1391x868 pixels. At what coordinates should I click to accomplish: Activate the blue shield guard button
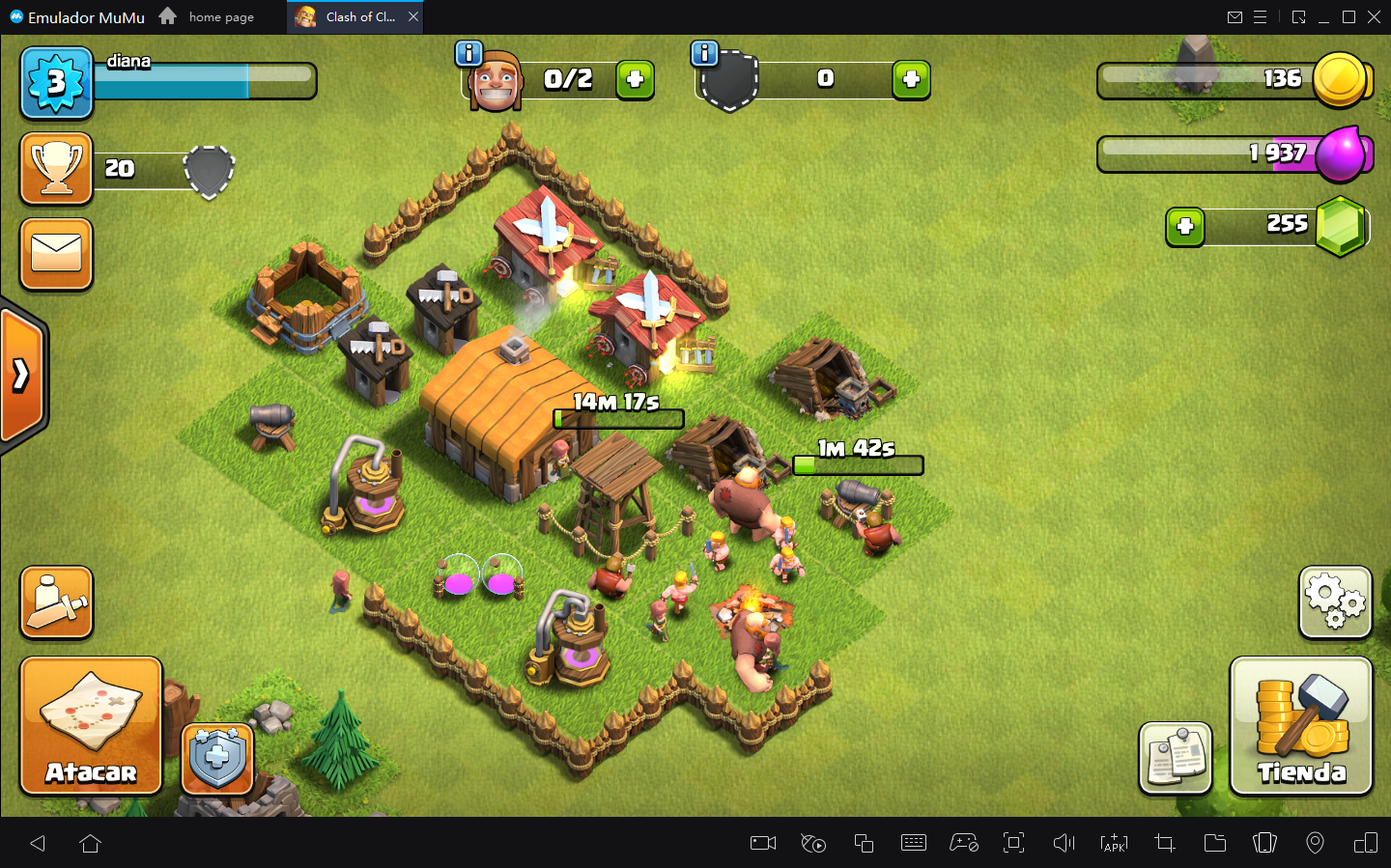point(217,758)
